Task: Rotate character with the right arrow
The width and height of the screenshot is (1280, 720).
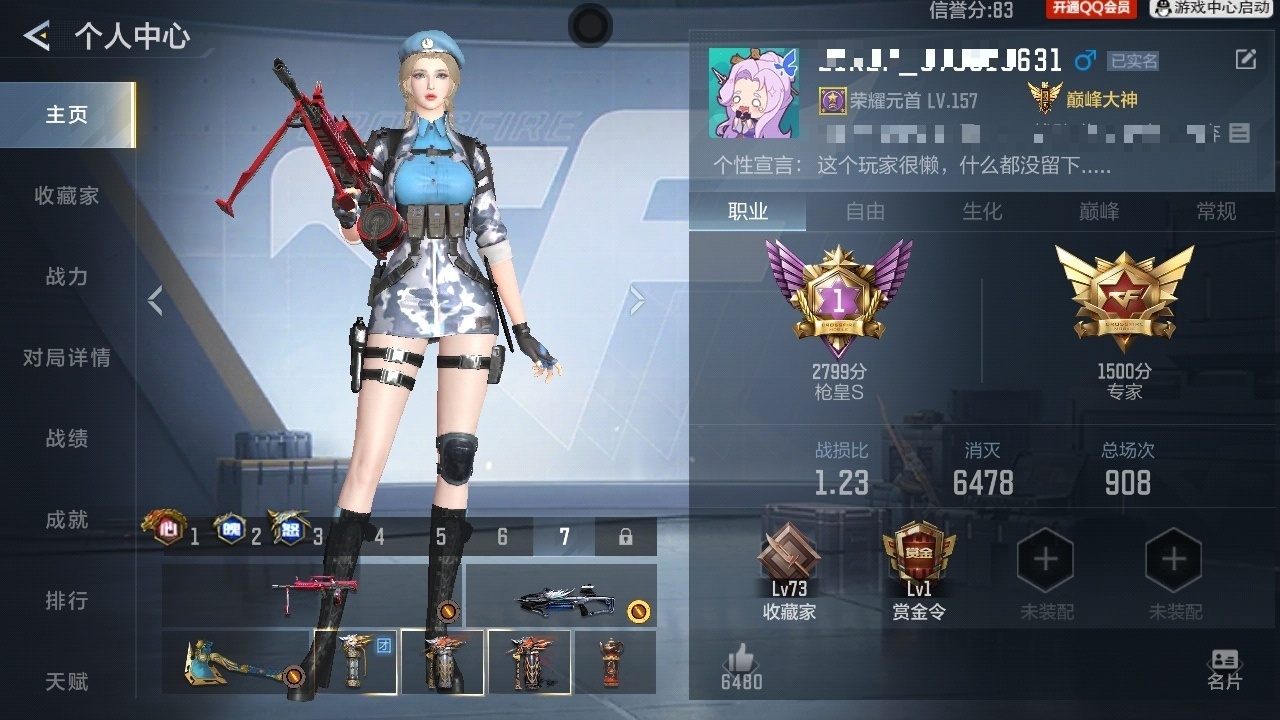Action: coord(636,300)
